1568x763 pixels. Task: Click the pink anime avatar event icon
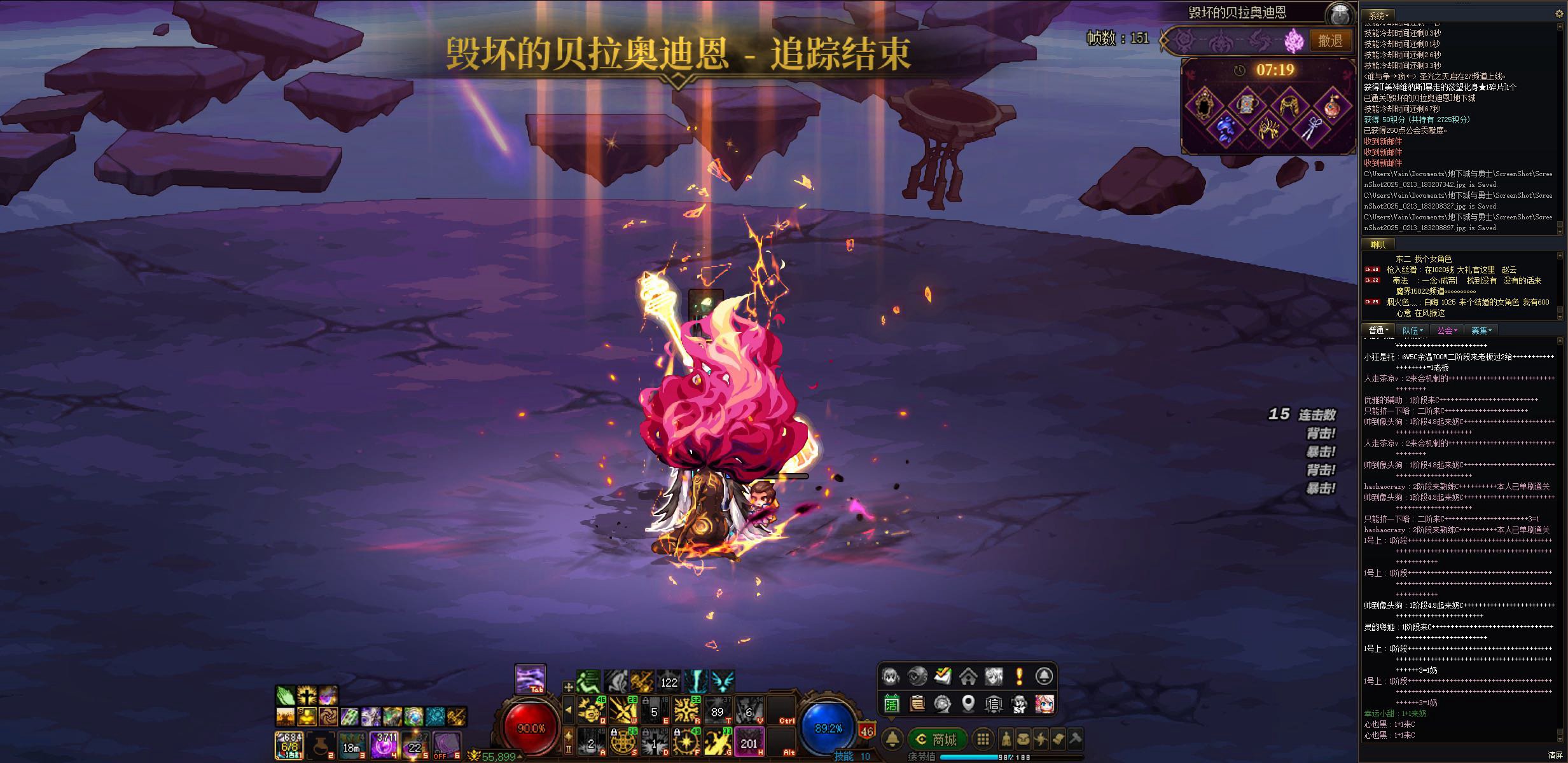coord(1044,704)
